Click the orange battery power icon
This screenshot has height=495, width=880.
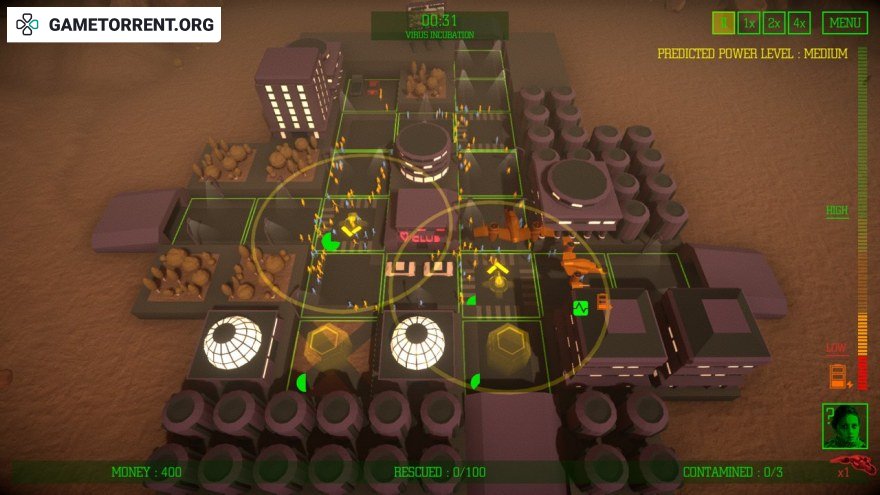[x=837, y=378]
